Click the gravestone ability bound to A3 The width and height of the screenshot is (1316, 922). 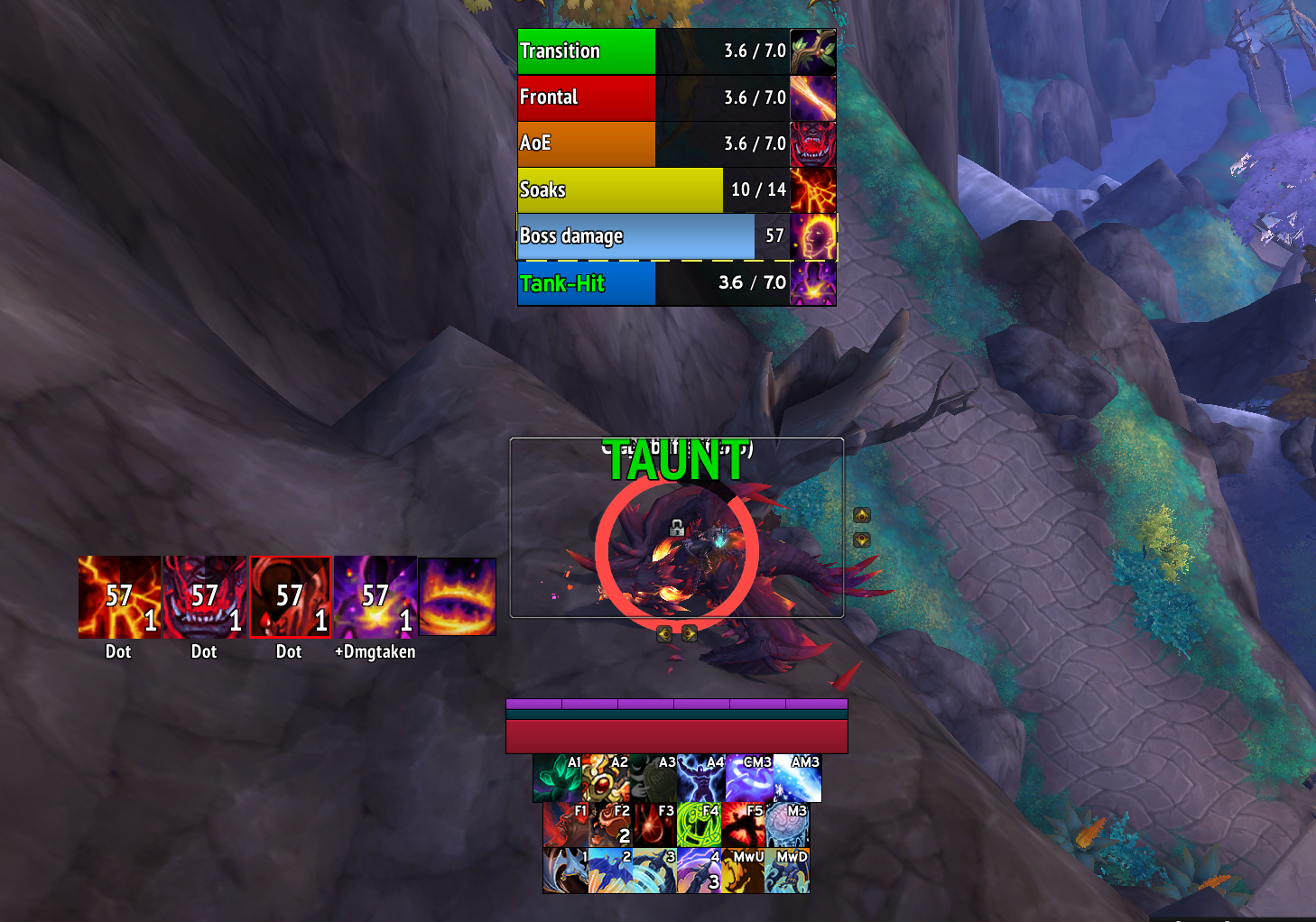653,779
